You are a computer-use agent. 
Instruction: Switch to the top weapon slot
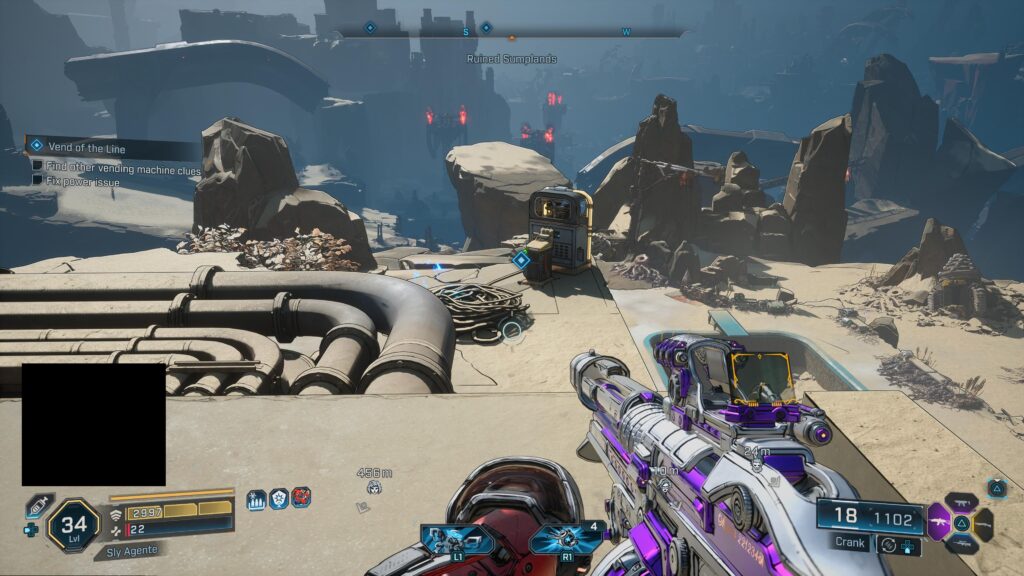pos(961,500)
